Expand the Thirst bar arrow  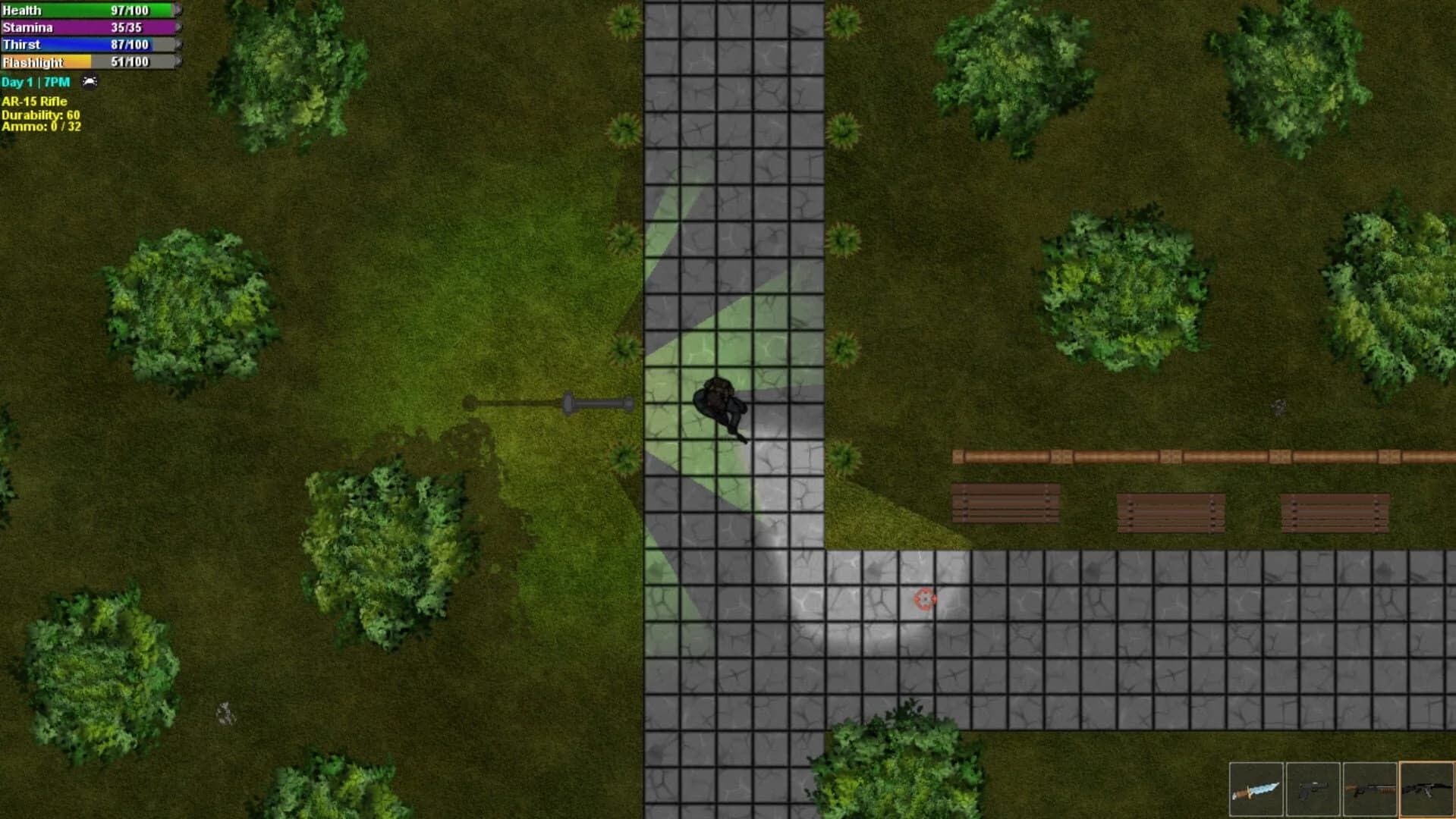click(x=177, y=45)
